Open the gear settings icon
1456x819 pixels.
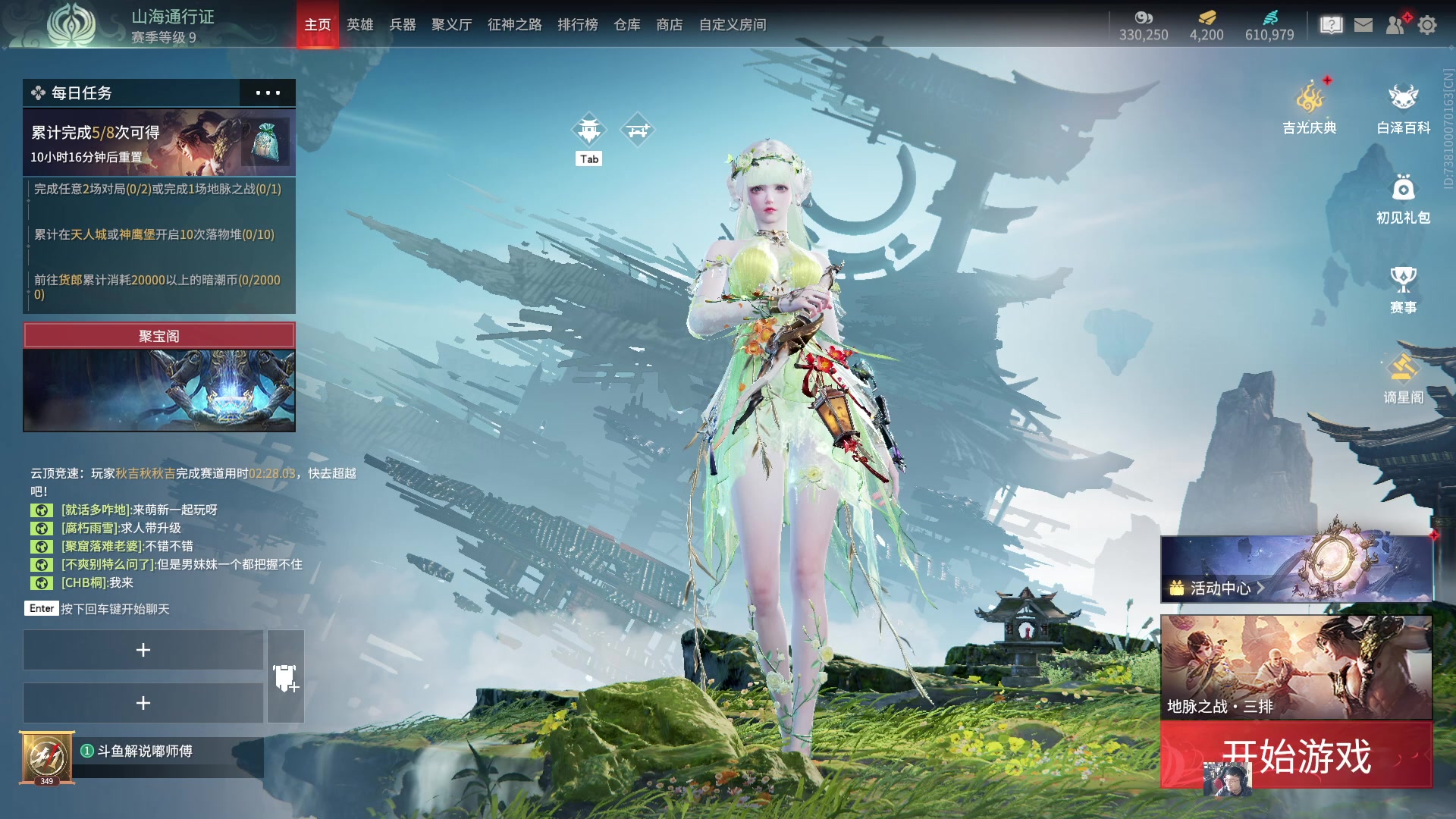[x=1427, y=25]
